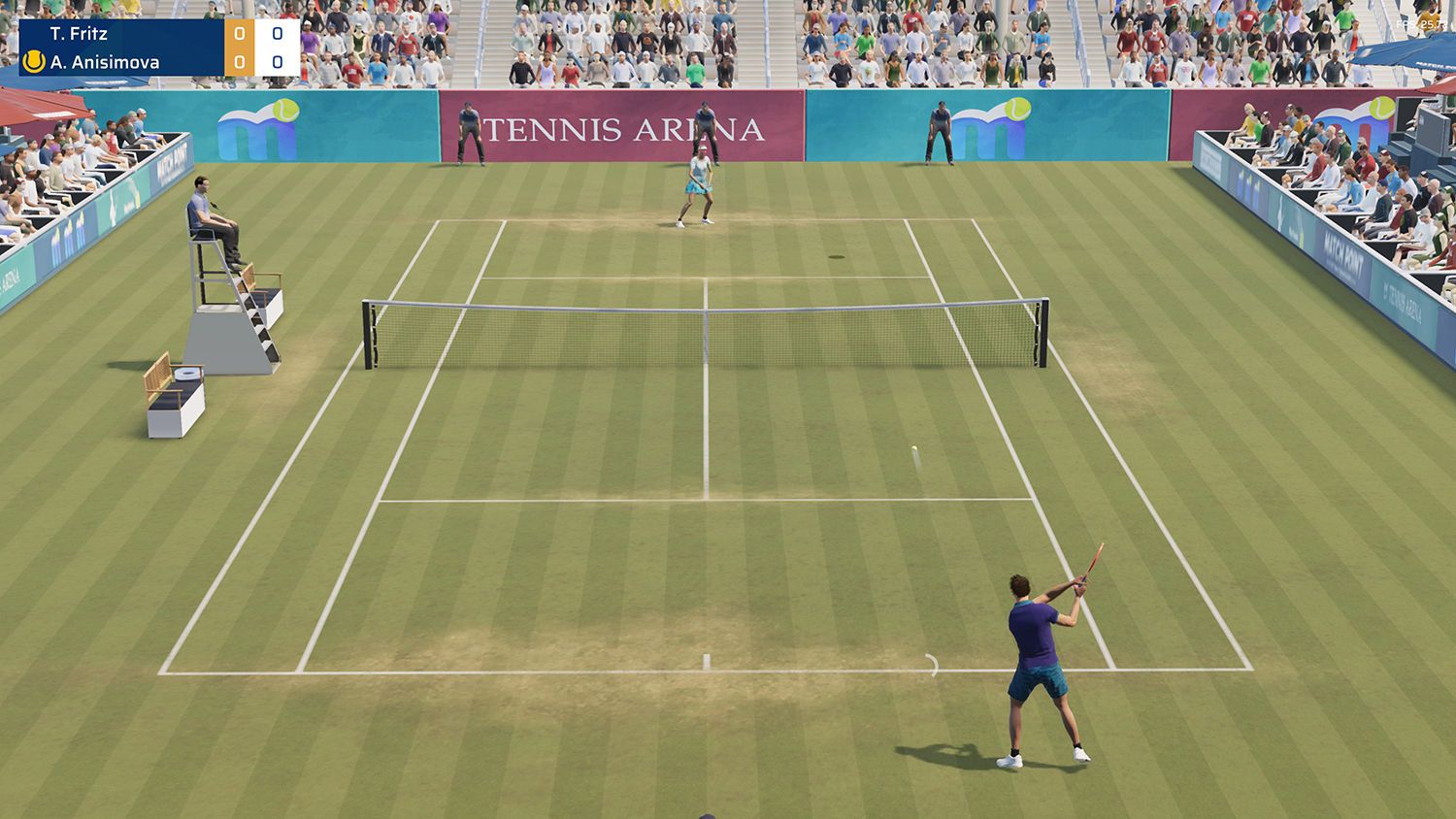Select the T. Fritz scoreboard name
The height and width of the screenshot is (819, 1456).
(x=80, y=32)
